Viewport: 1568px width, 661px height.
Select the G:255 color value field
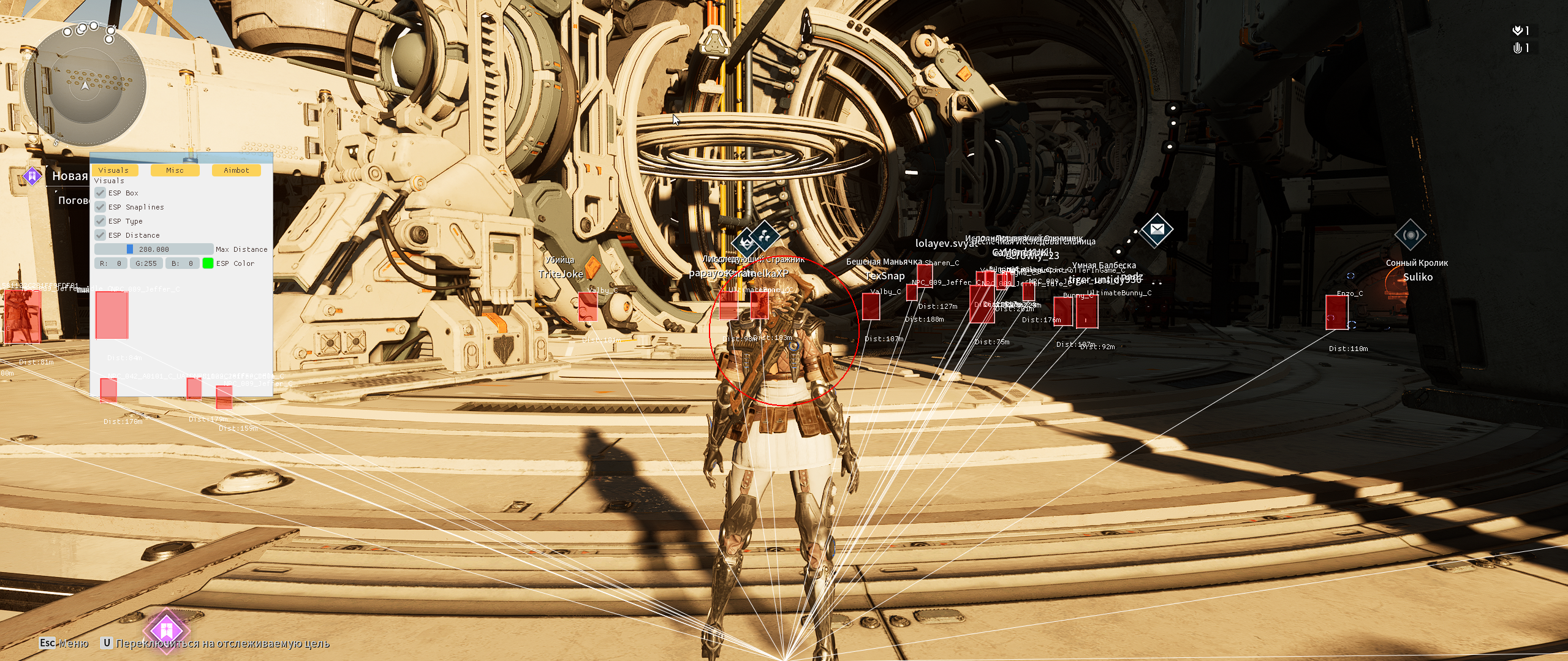click(146, 263)
